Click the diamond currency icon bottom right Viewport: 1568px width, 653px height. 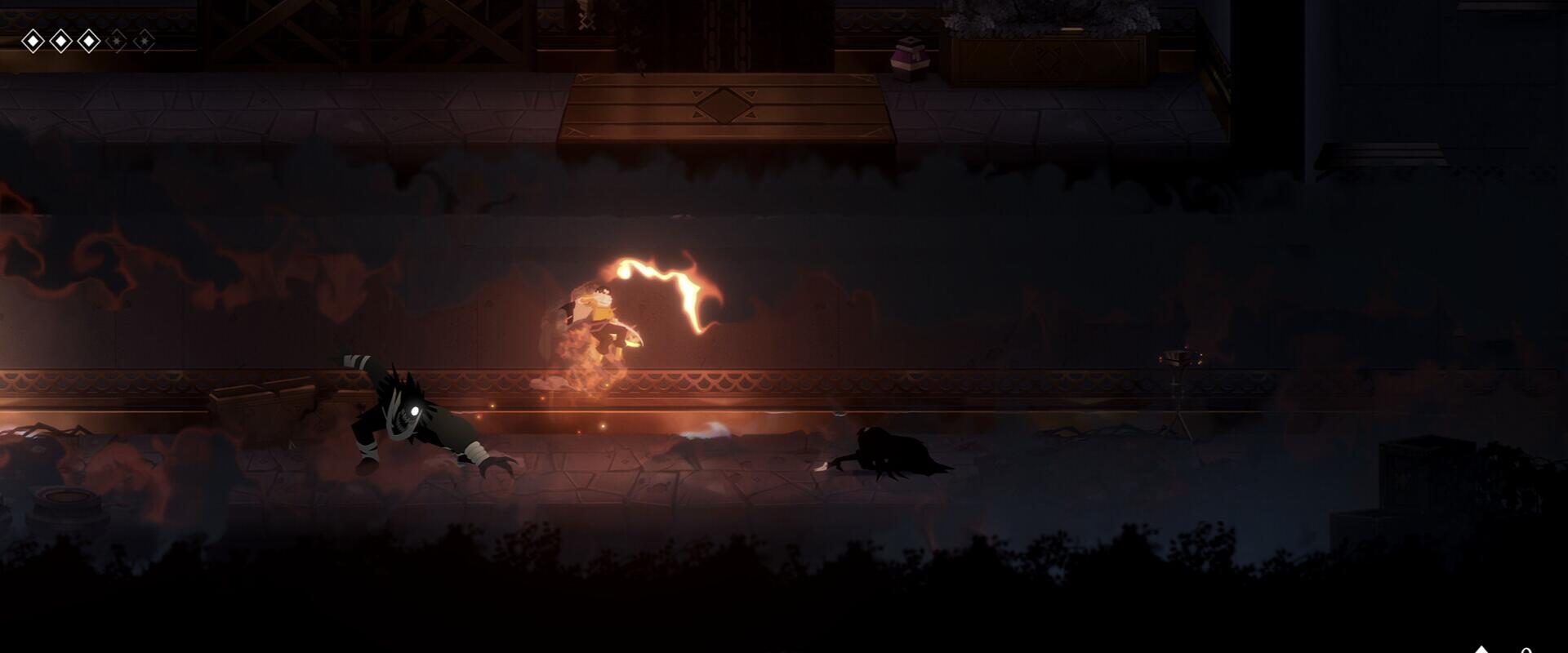click(1481, 649)
